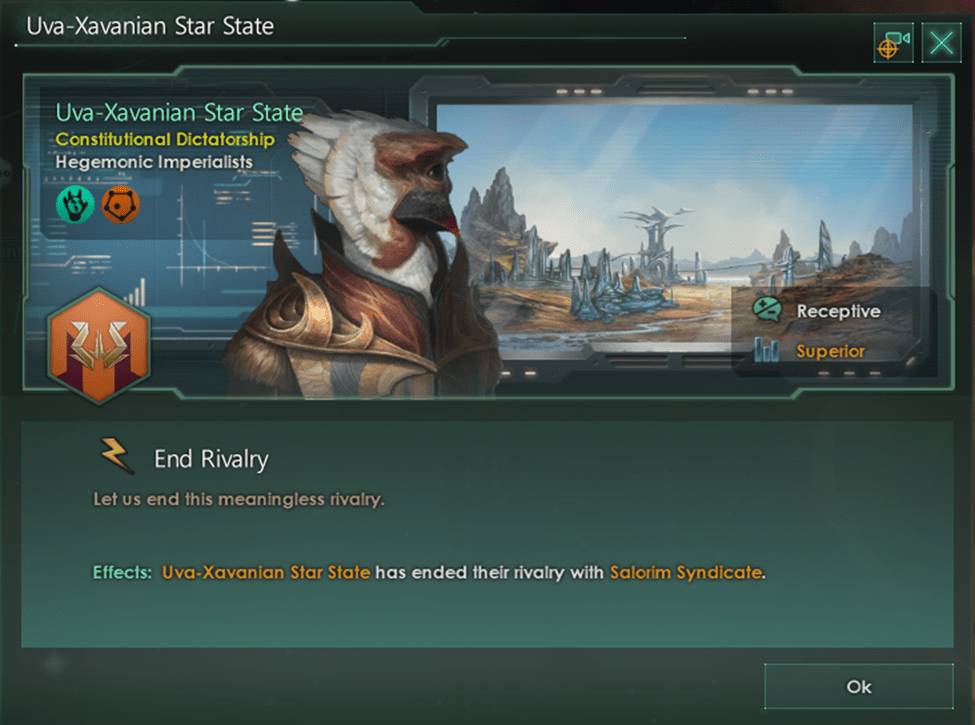This screenshot has width=975, height=725.
Task: Click the orange hexagonal empire flag emblem
Action: point(98,344)
